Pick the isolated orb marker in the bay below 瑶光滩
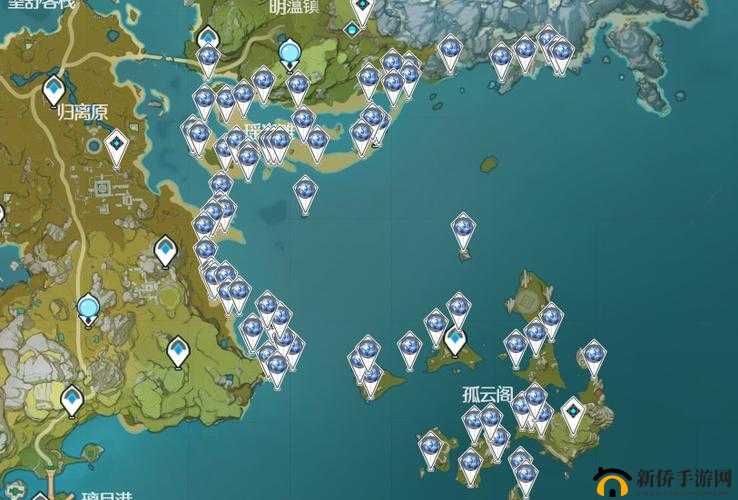Image resolution: width=738 pixels, height=500 pixels. [305, 193]
